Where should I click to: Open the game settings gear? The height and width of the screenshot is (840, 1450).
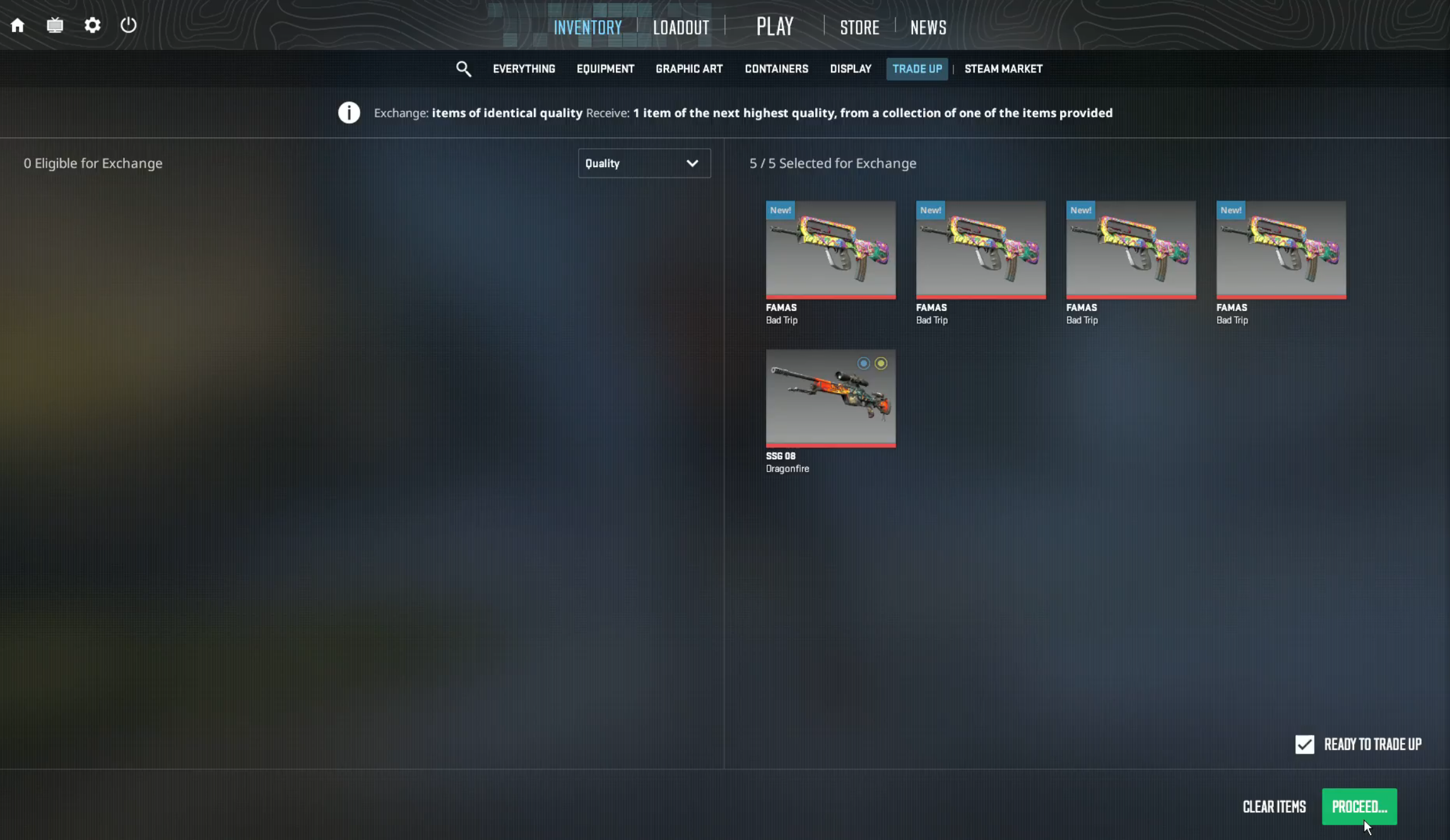point(92,25)
